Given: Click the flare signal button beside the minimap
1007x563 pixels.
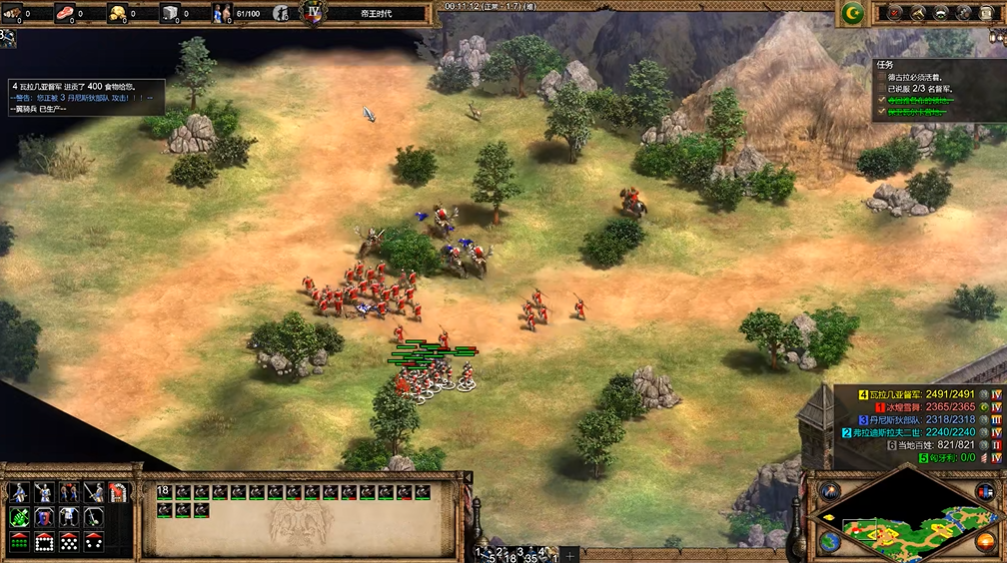Looking at the screenshot, I should click(x=829, y=490).
